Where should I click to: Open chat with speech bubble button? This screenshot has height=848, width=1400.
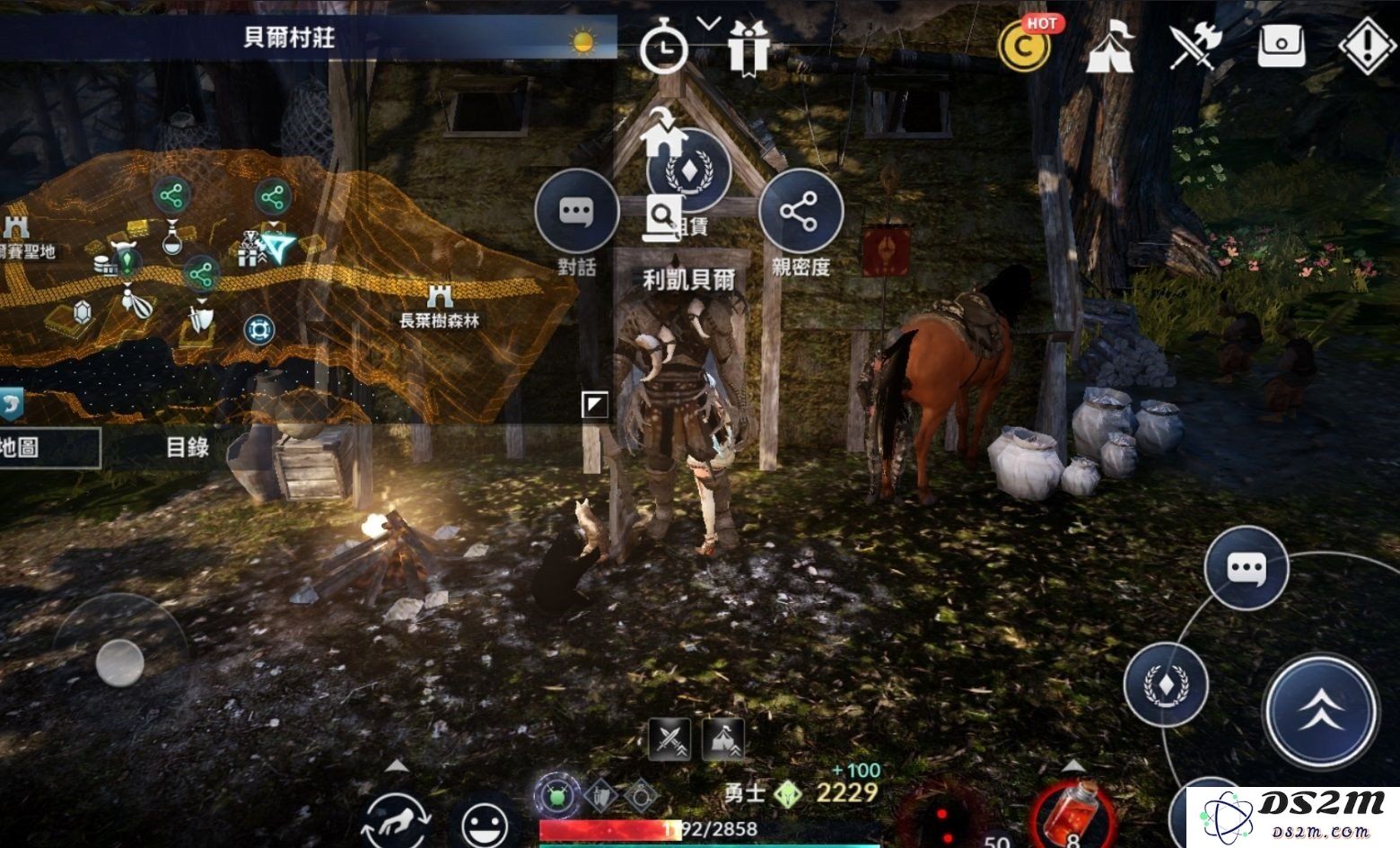[x=1246, y=568]
